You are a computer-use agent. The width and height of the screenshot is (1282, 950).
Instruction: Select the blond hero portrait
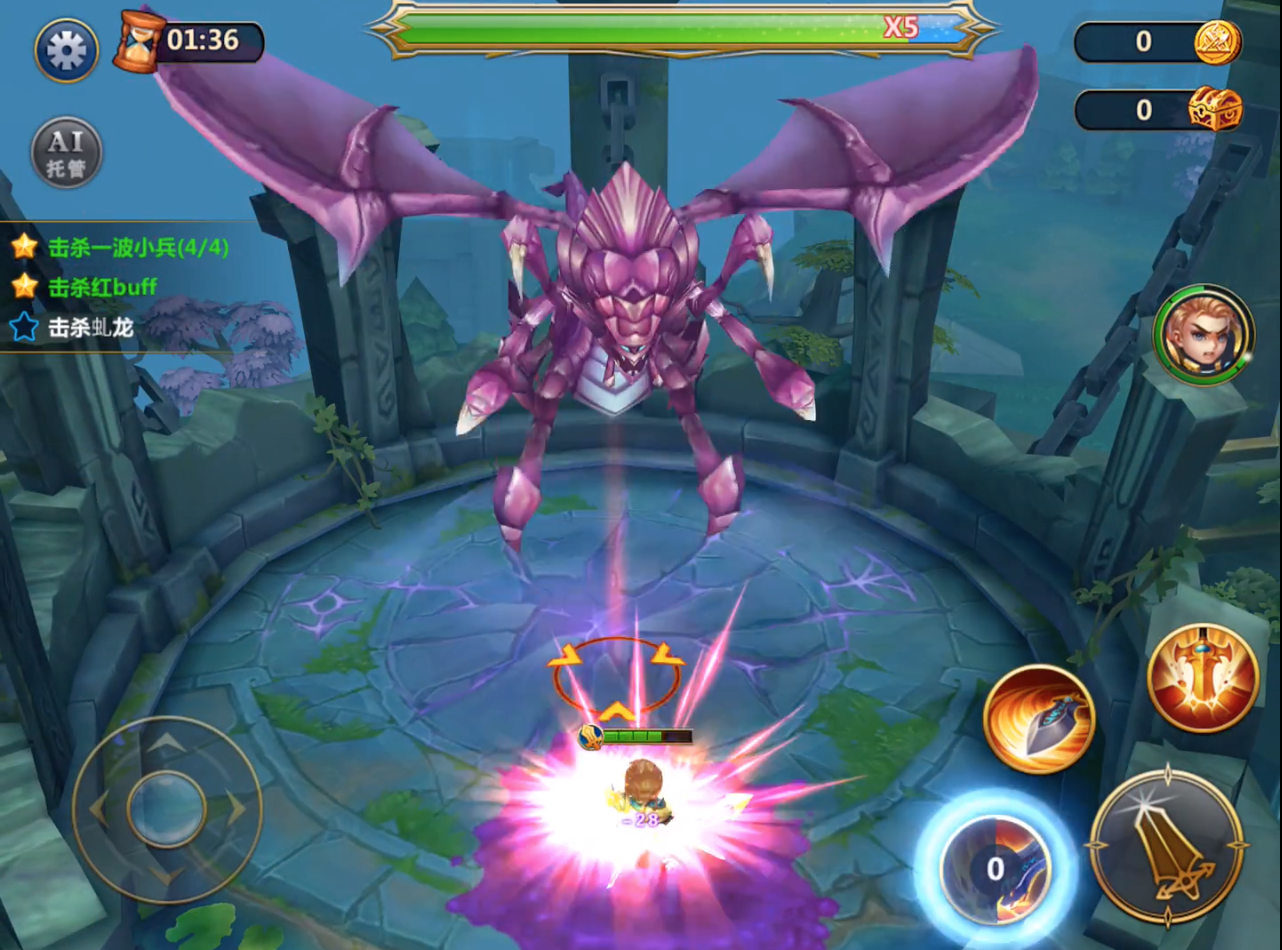(1203, 335)
